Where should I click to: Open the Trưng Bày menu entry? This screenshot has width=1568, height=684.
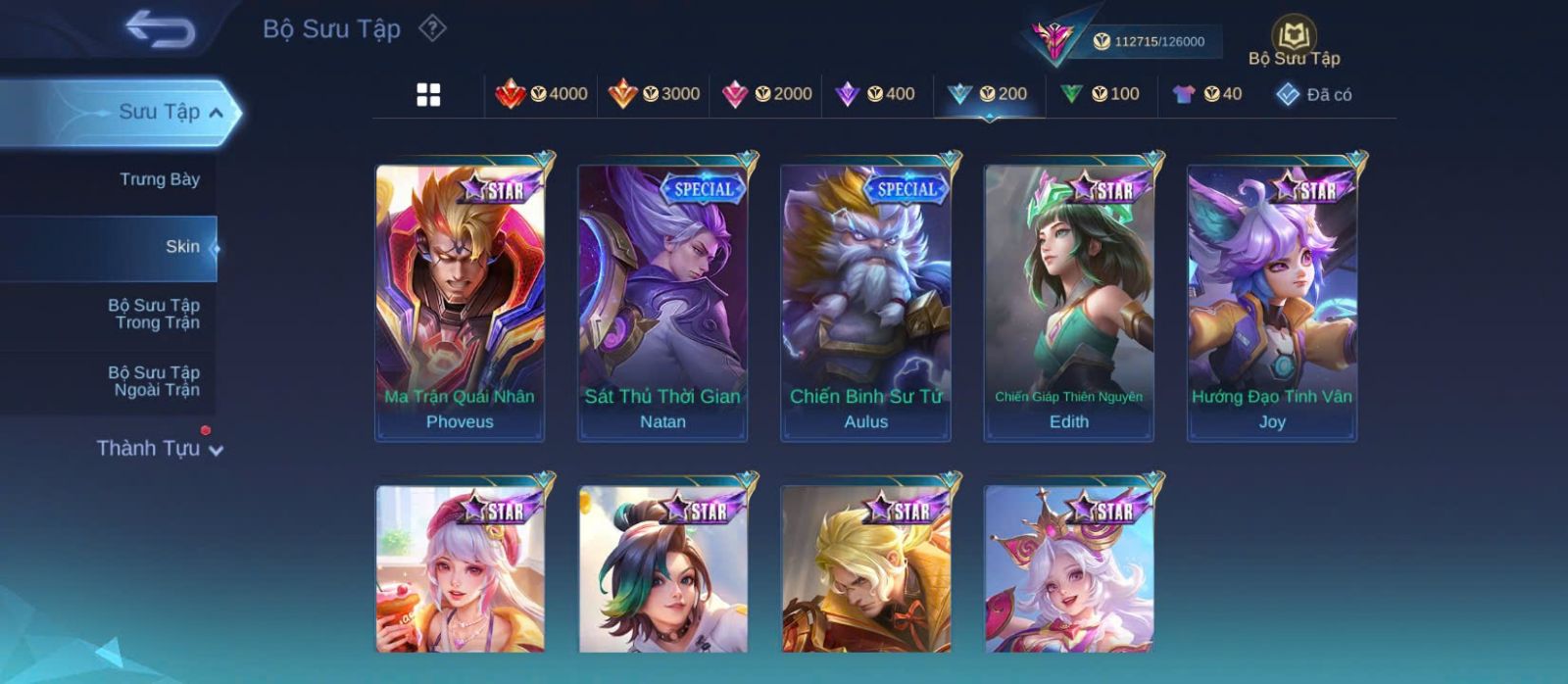(x=159, y=179)
